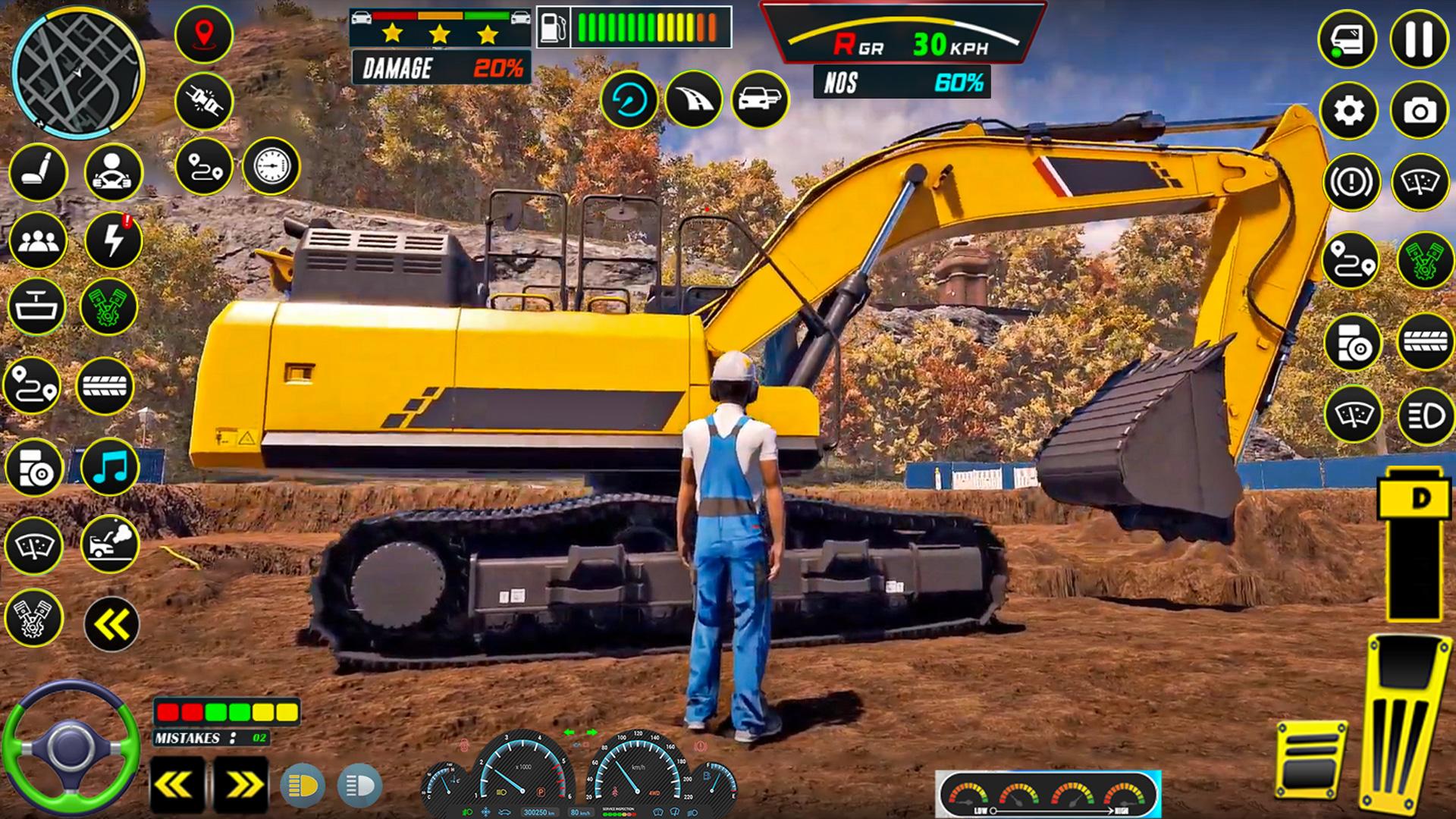Viewport: 1456px width, 819px height.
Task: Turn the steering wheel control
Action: [x=71, y=748]
